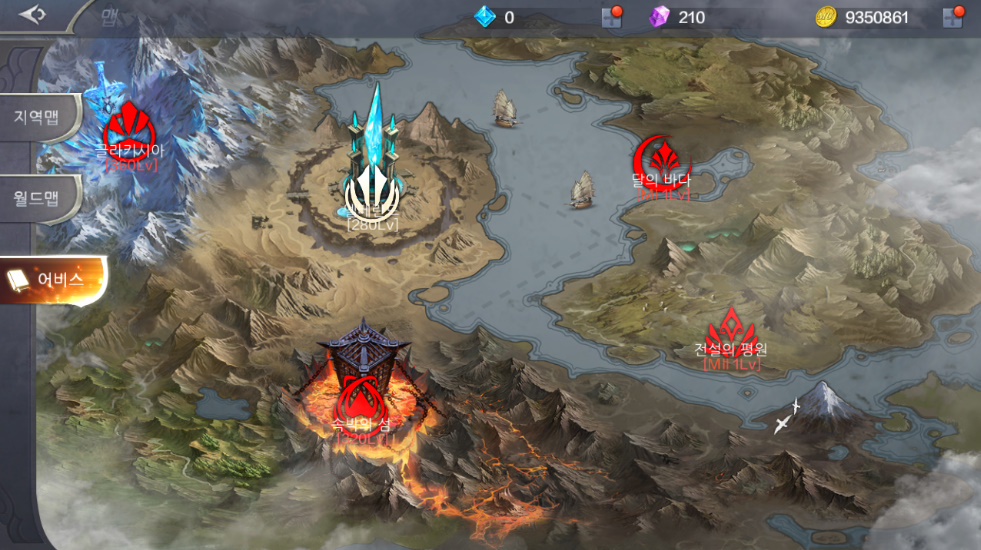Click the add button beside blue diamonds
Viewport: 981px width, 550px height.
(612, 17)
